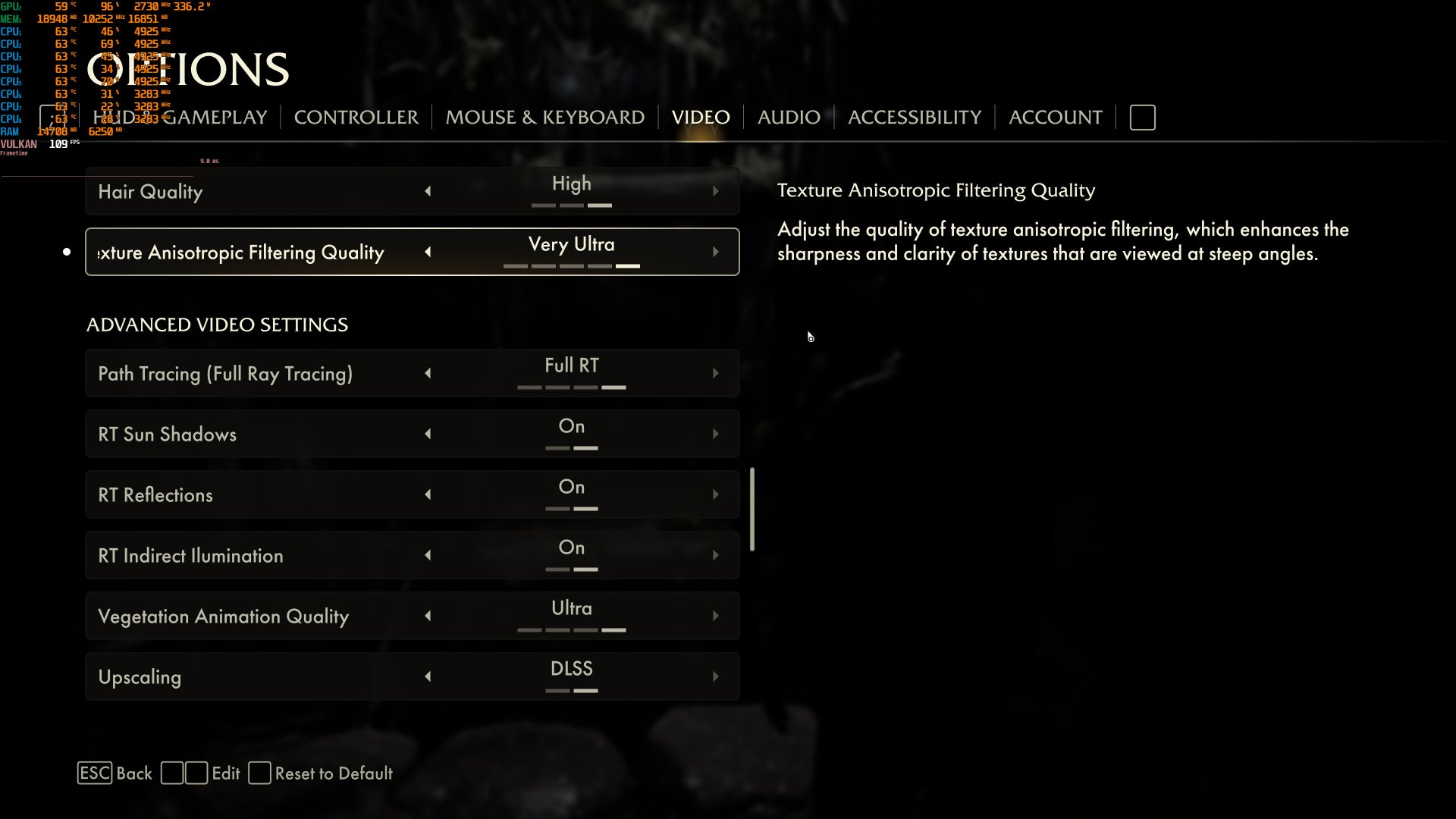Lower Texture Anisotropic Filtering Quality via left arrow
This screenshot has height=819, width=1456.
428,251
